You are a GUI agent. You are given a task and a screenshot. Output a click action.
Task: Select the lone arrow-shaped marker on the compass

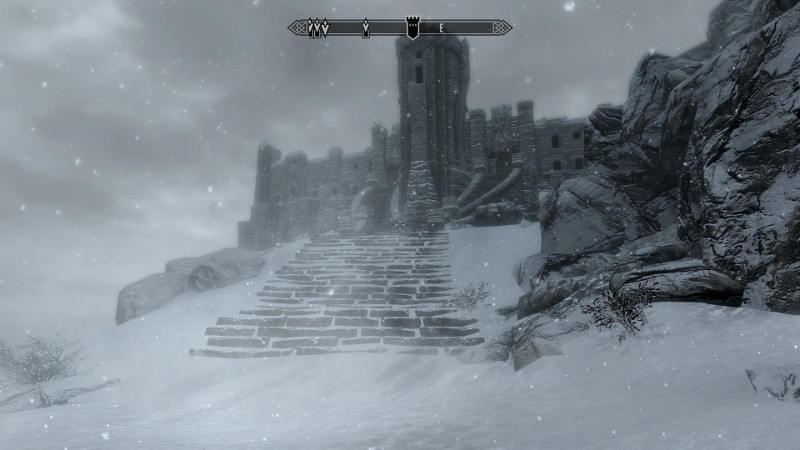coord(366,28)
